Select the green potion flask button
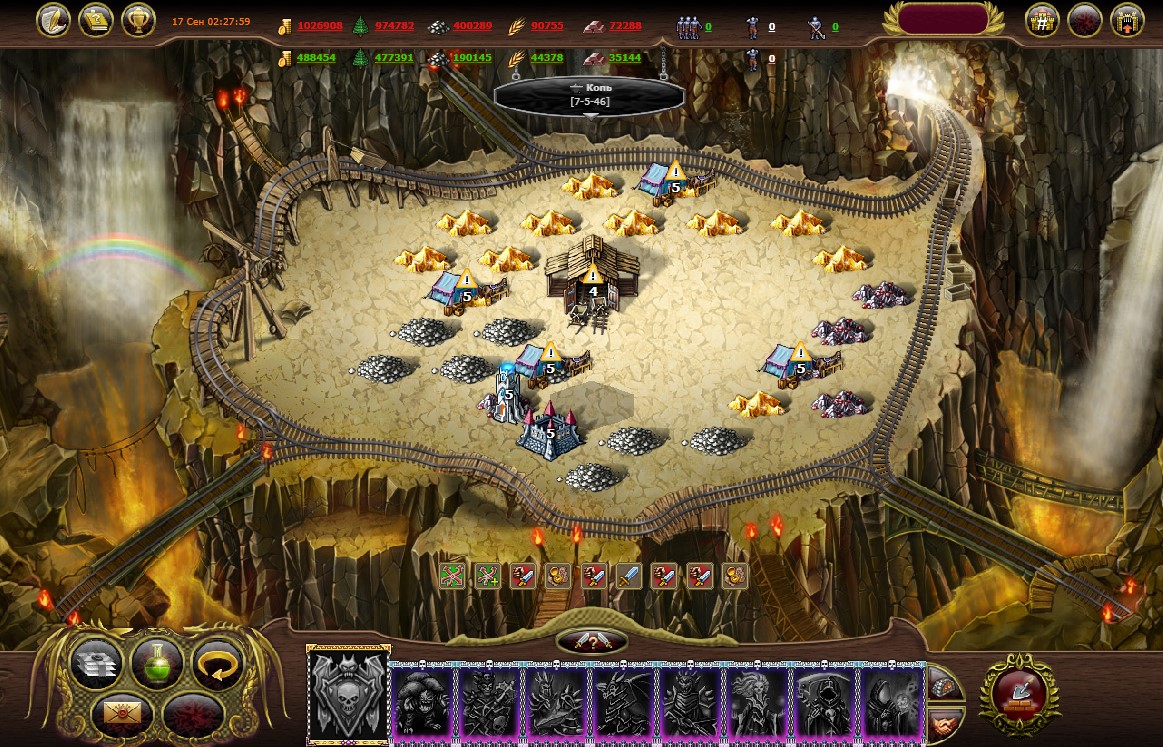 pyautogui.click(x=158, y=663)
